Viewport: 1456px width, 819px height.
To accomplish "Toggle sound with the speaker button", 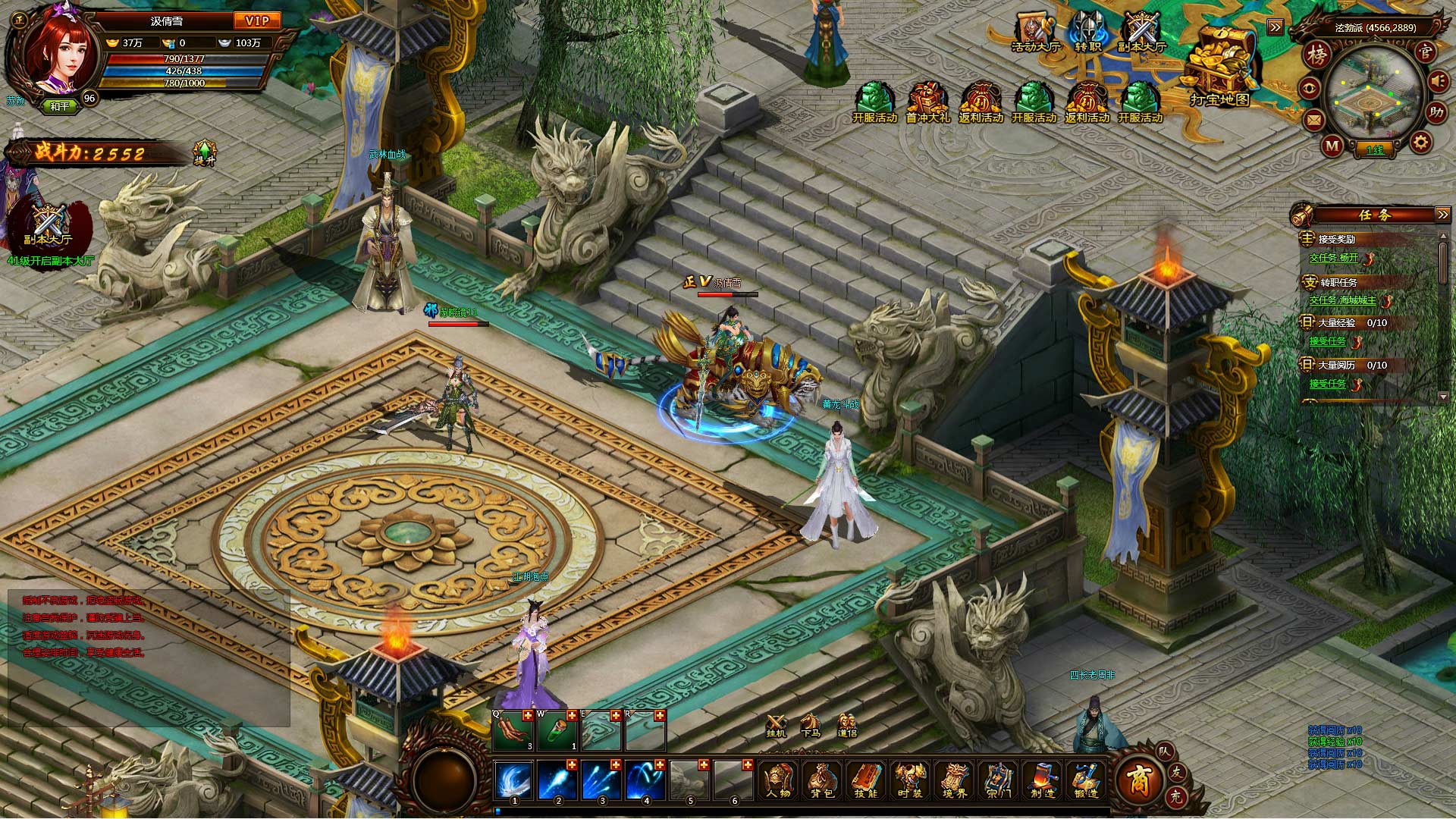I will [1439, 80].
